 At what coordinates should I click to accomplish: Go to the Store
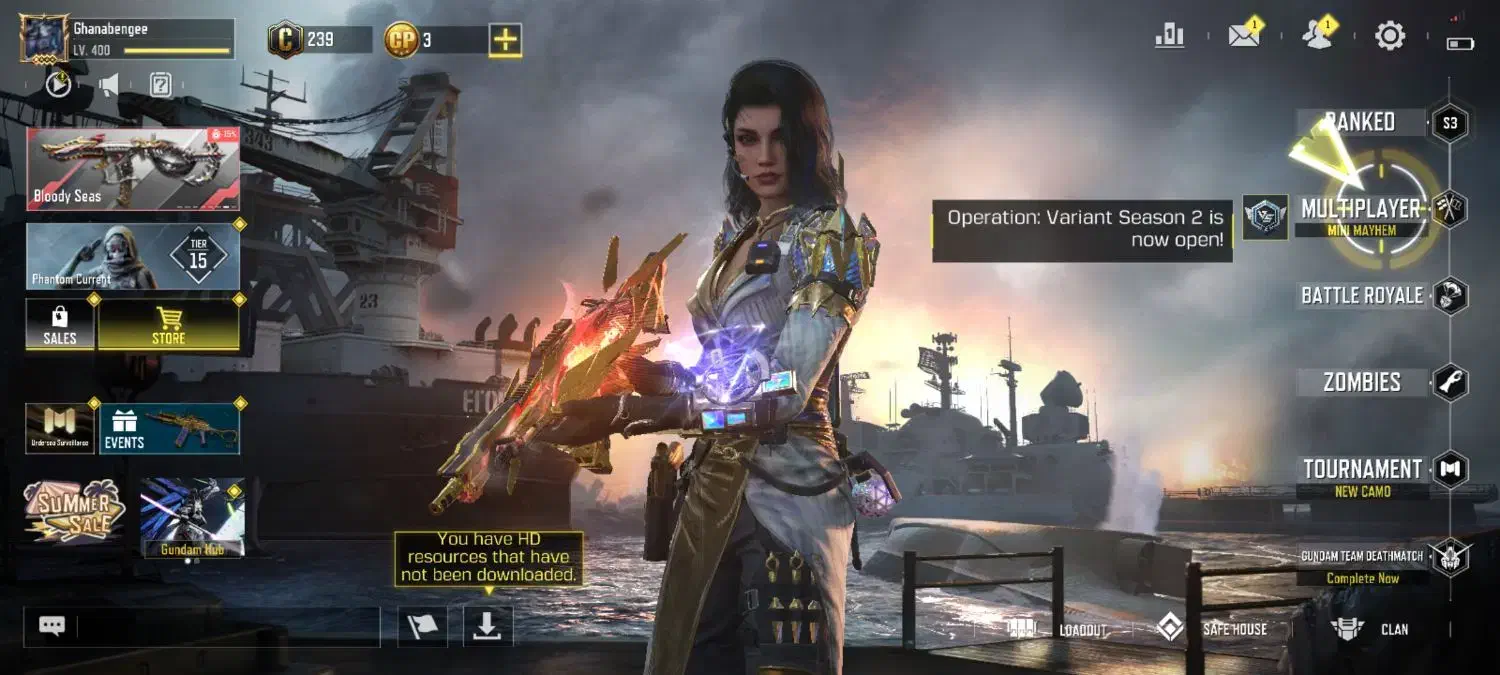pos(168,325)
